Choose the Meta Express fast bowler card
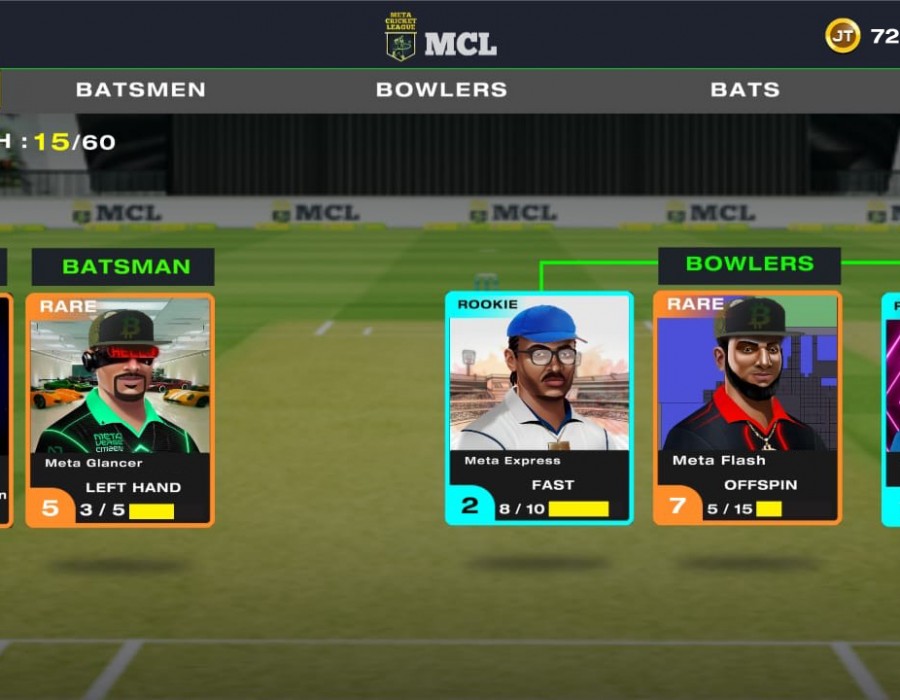The width and height of the screenshot is (900, 700). pos(539,408)
